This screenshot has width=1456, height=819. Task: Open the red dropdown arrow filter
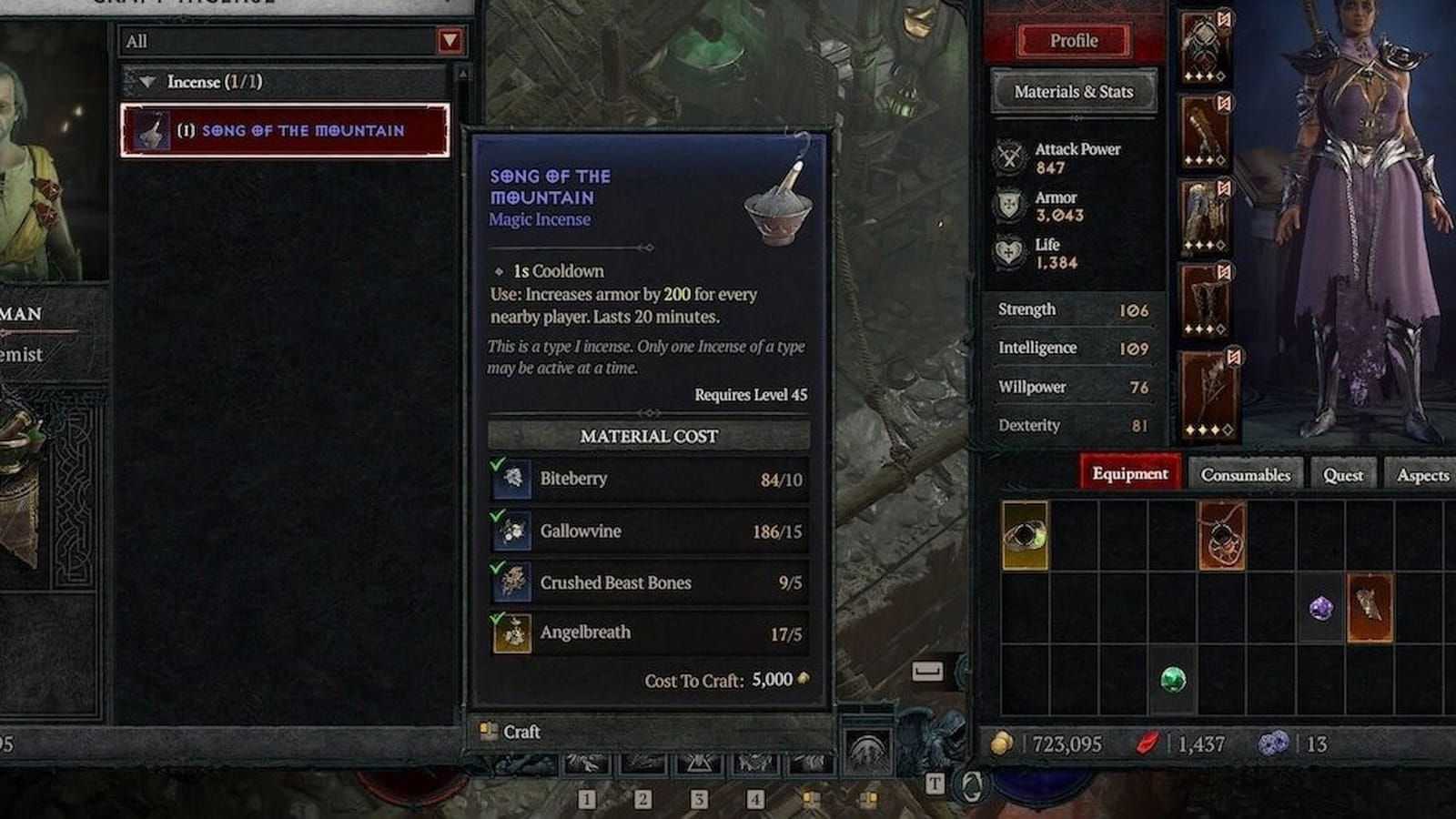tap(448, 41)
